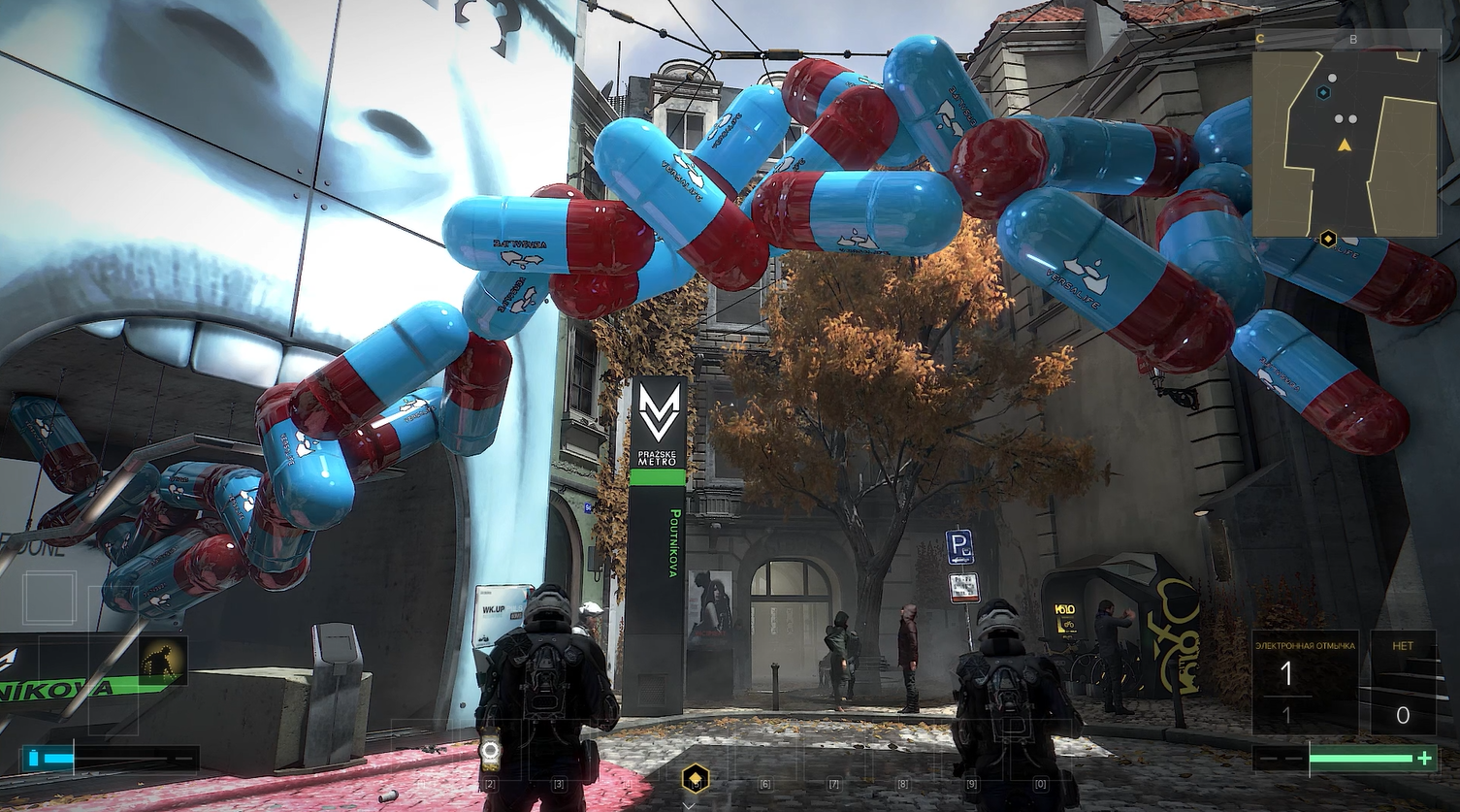
Task: Click the blue hexagon marker on minimap
Action: (1323, 92)
